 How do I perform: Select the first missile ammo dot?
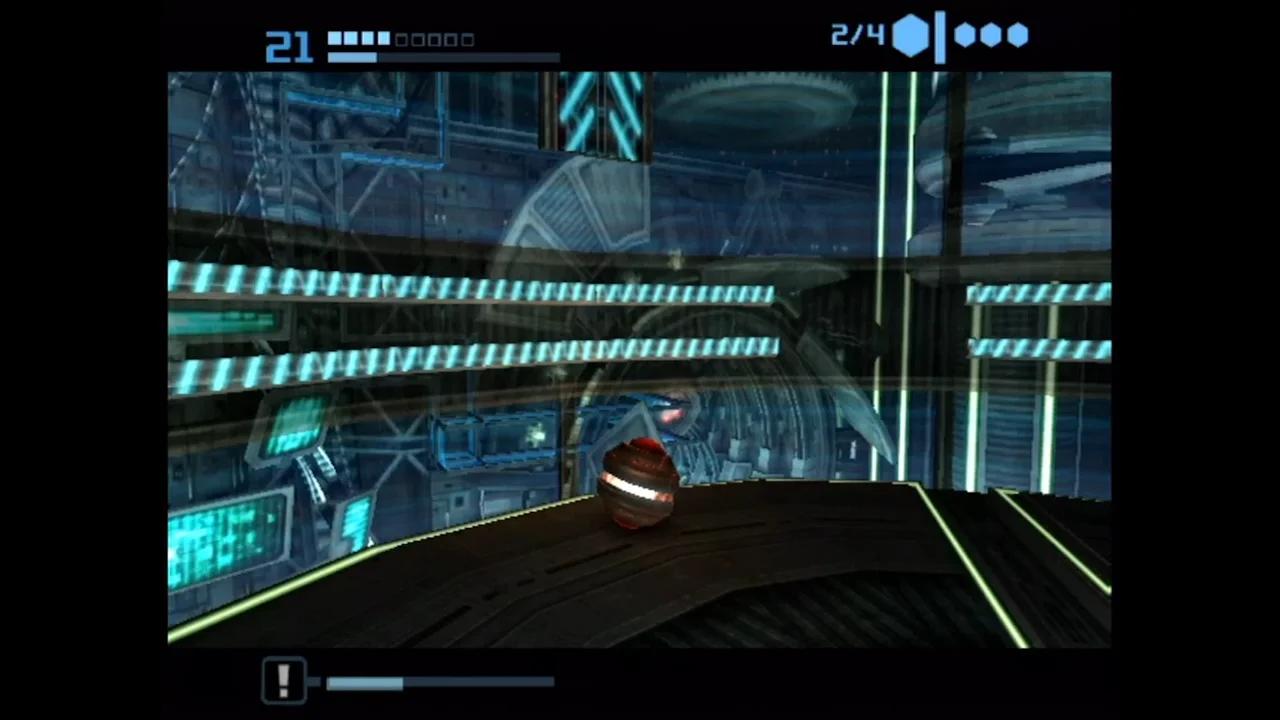(963, 35)
